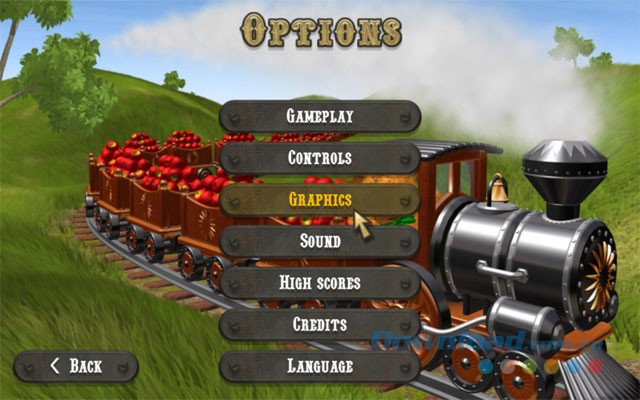Select the Controls menu entry
The image size is (640, 400).
click(x=319, y=158)
